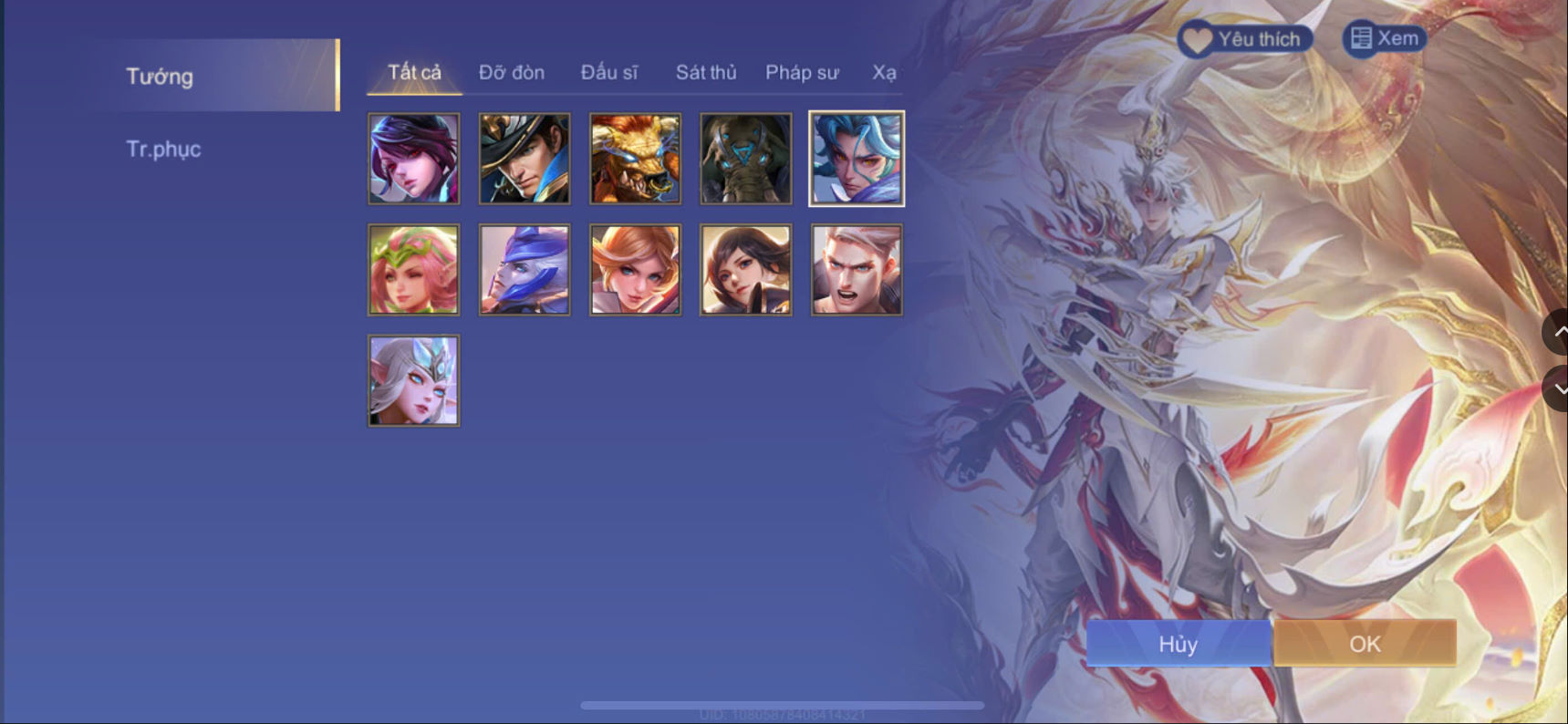1568x724 pixels.
Task: Mark the selected hero as Yêu thích favorite
Action: (1243, 38)
